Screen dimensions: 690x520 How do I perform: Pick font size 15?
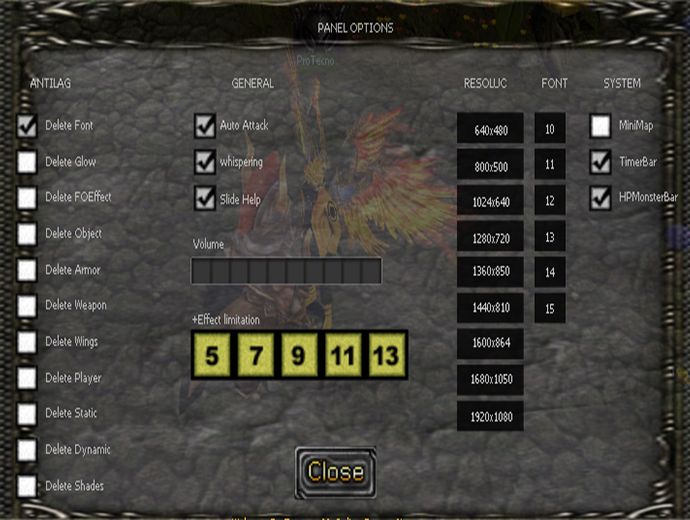[x=550, y=309]
